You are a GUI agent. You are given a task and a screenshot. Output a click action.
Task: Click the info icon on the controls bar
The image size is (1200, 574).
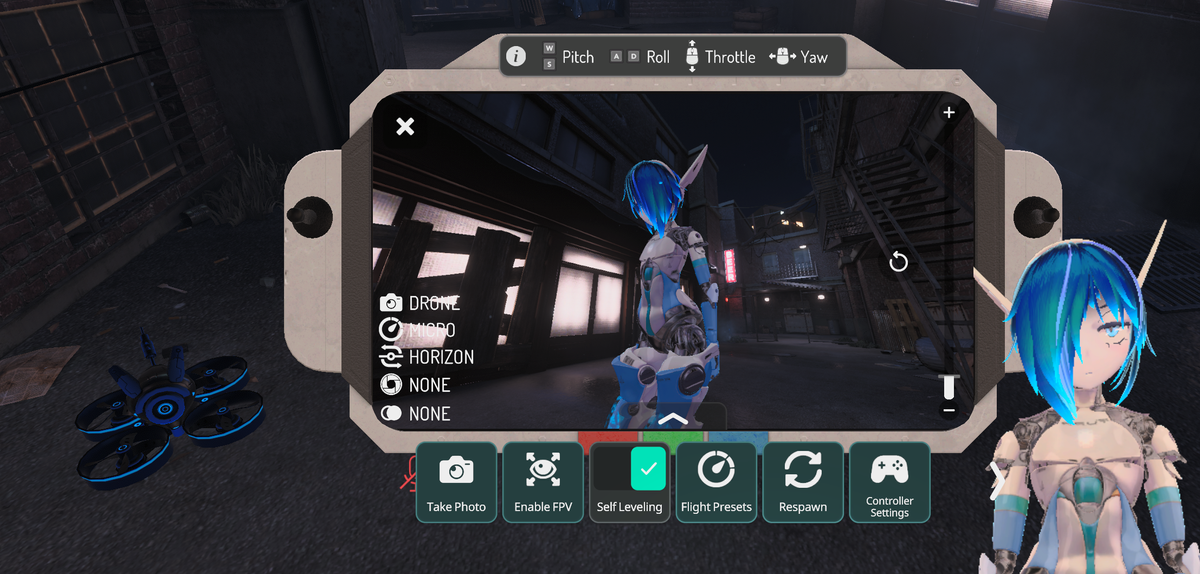tap(516, 57)
